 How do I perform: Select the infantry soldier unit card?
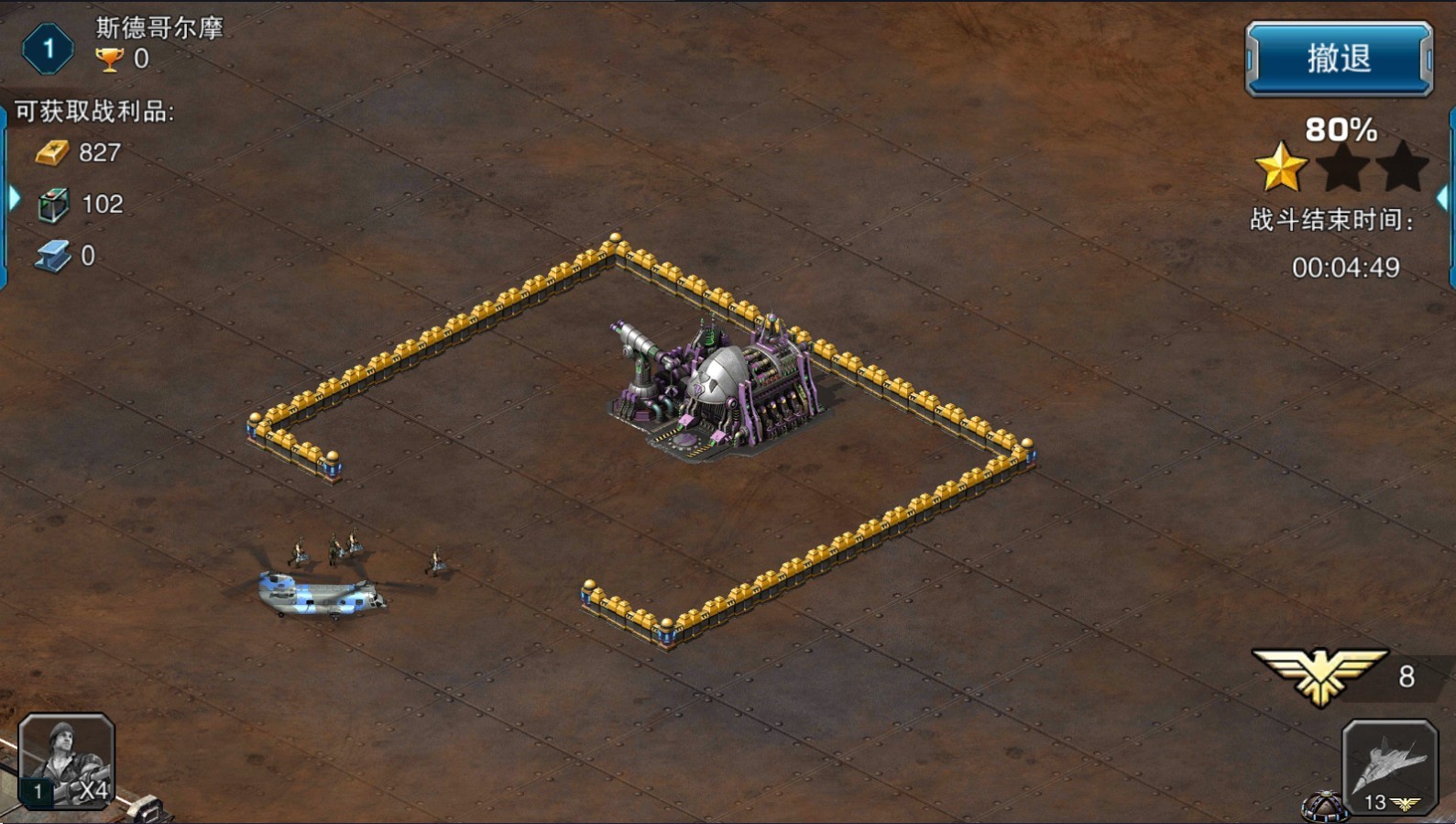click(67, 761)
